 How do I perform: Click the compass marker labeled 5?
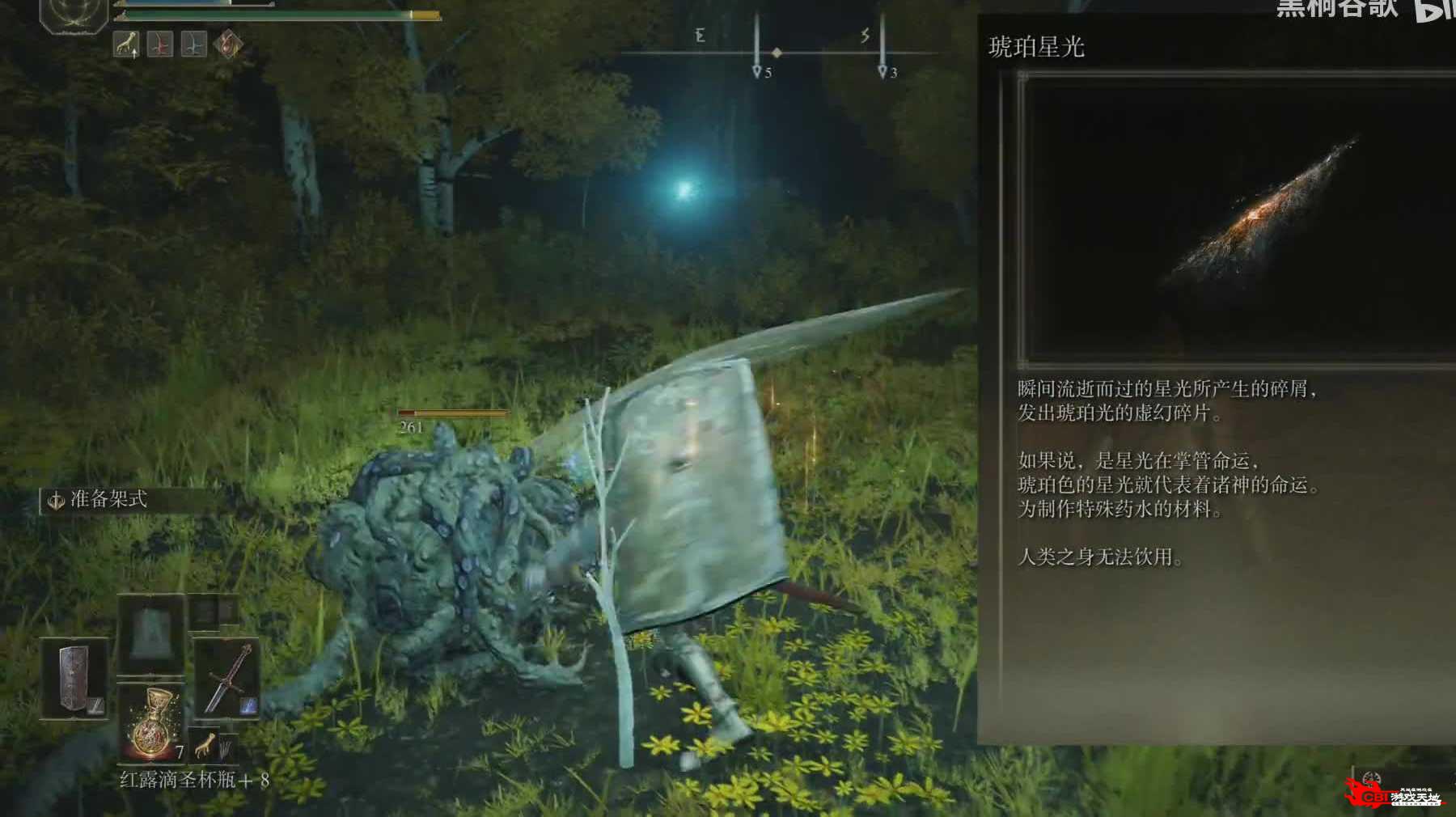point(758,72)
